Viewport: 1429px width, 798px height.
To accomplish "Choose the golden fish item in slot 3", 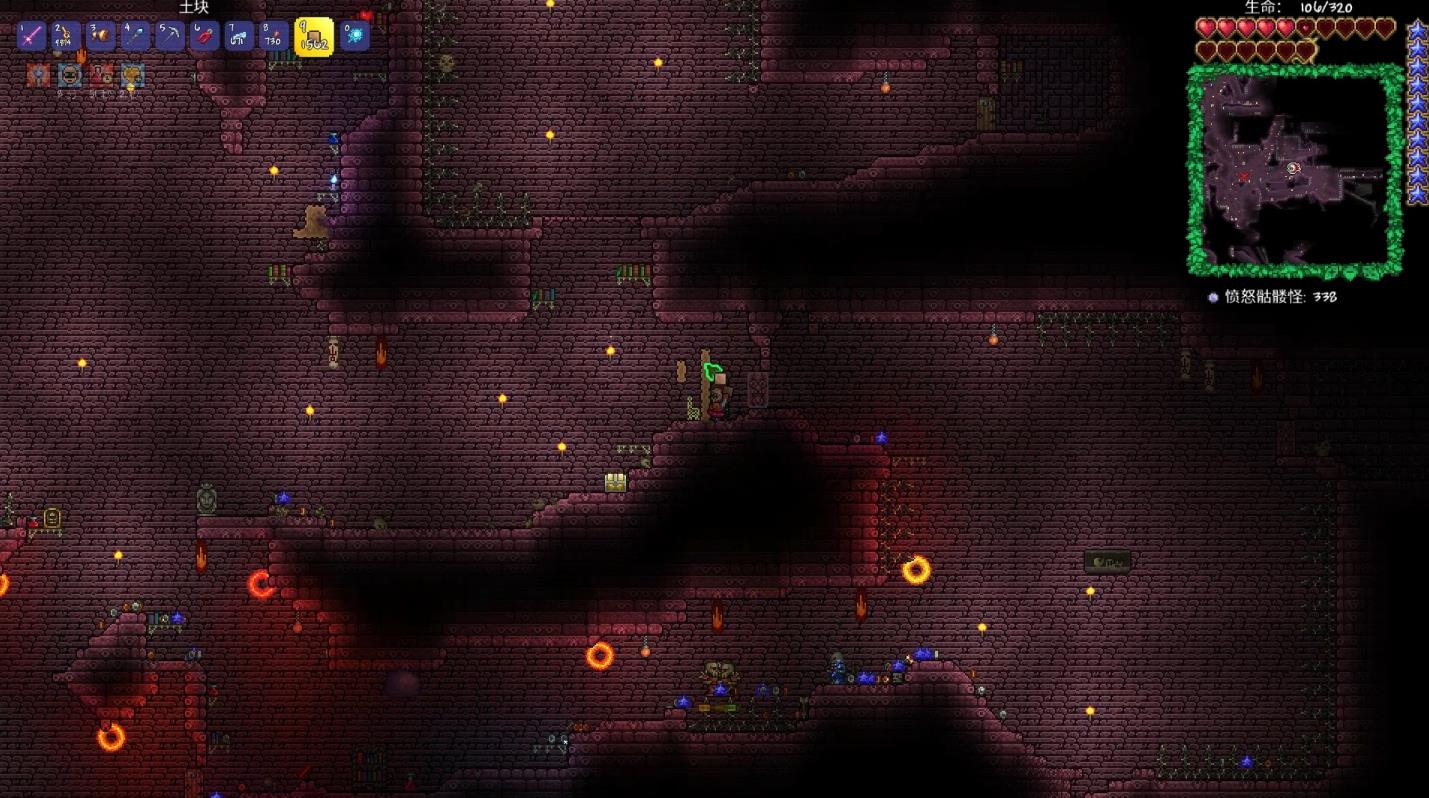I will [x=100, y=37].
